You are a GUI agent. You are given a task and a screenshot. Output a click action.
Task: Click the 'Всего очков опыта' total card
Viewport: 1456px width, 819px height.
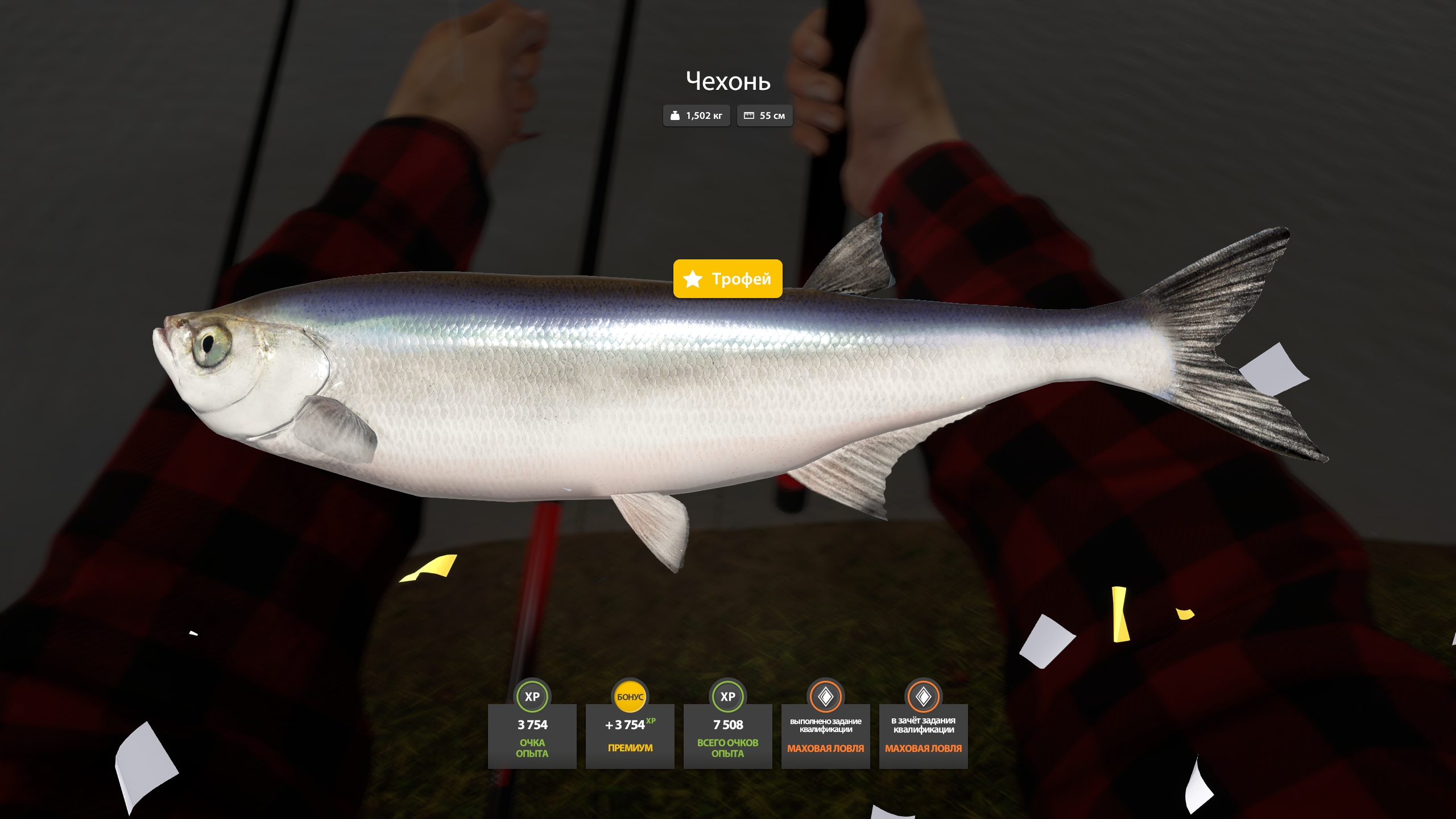coord(727,735)
